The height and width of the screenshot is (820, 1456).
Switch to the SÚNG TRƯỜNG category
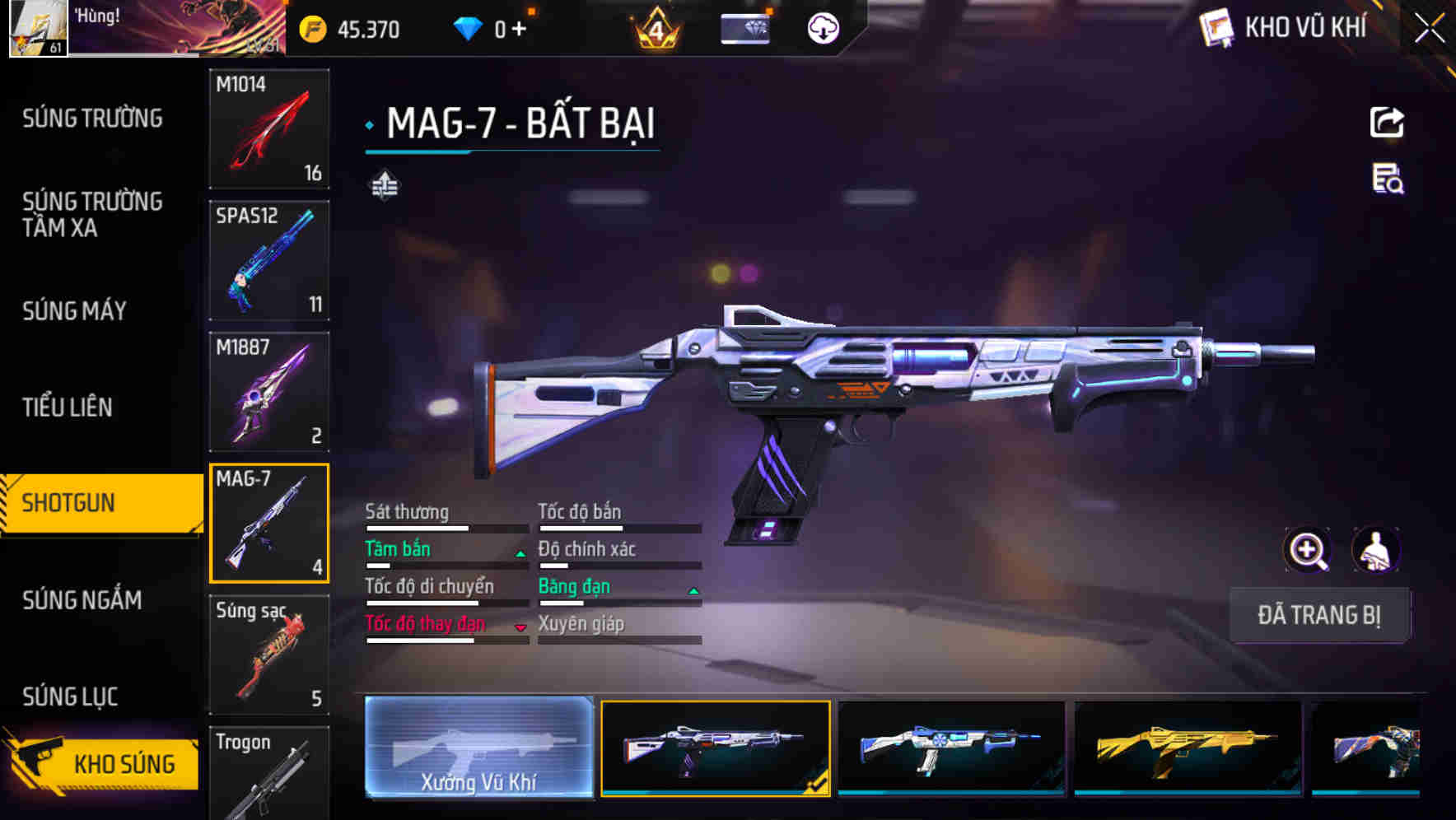(92, 119)
